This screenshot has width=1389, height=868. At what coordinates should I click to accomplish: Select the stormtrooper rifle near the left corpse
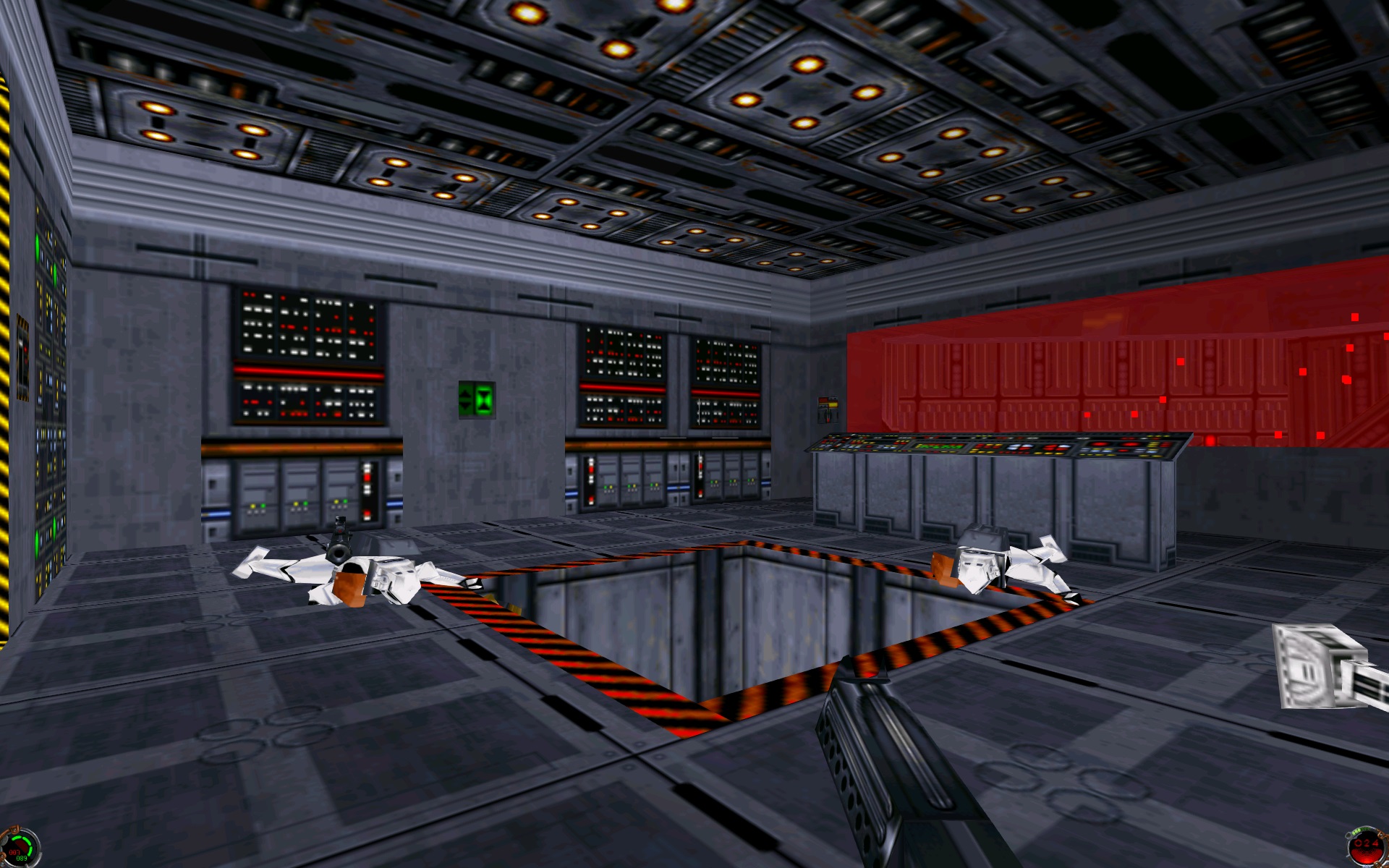(x=340, y=537)
